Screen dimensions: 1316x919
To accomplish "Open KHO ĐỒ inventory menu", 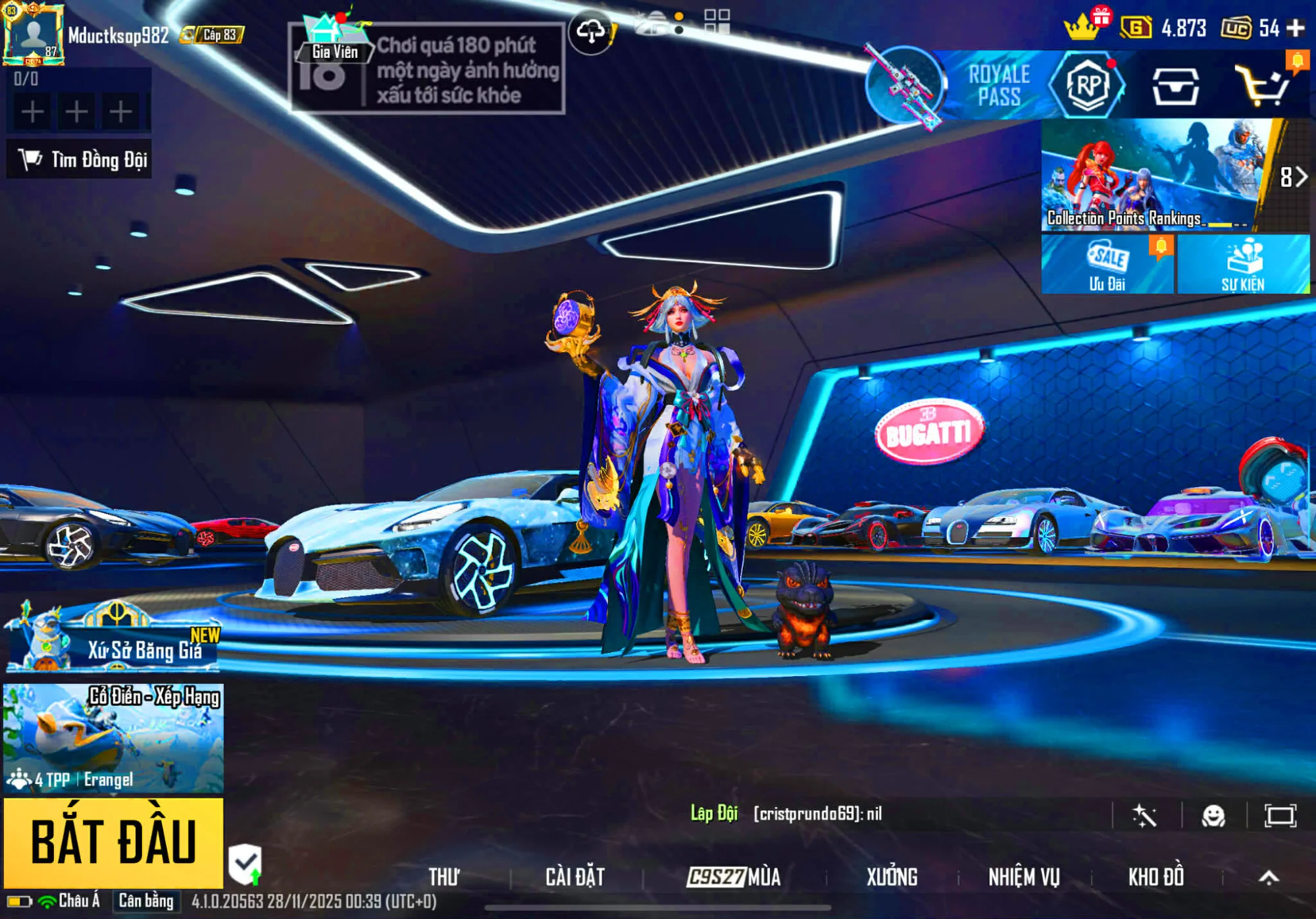I will (x=1156, y=877).
